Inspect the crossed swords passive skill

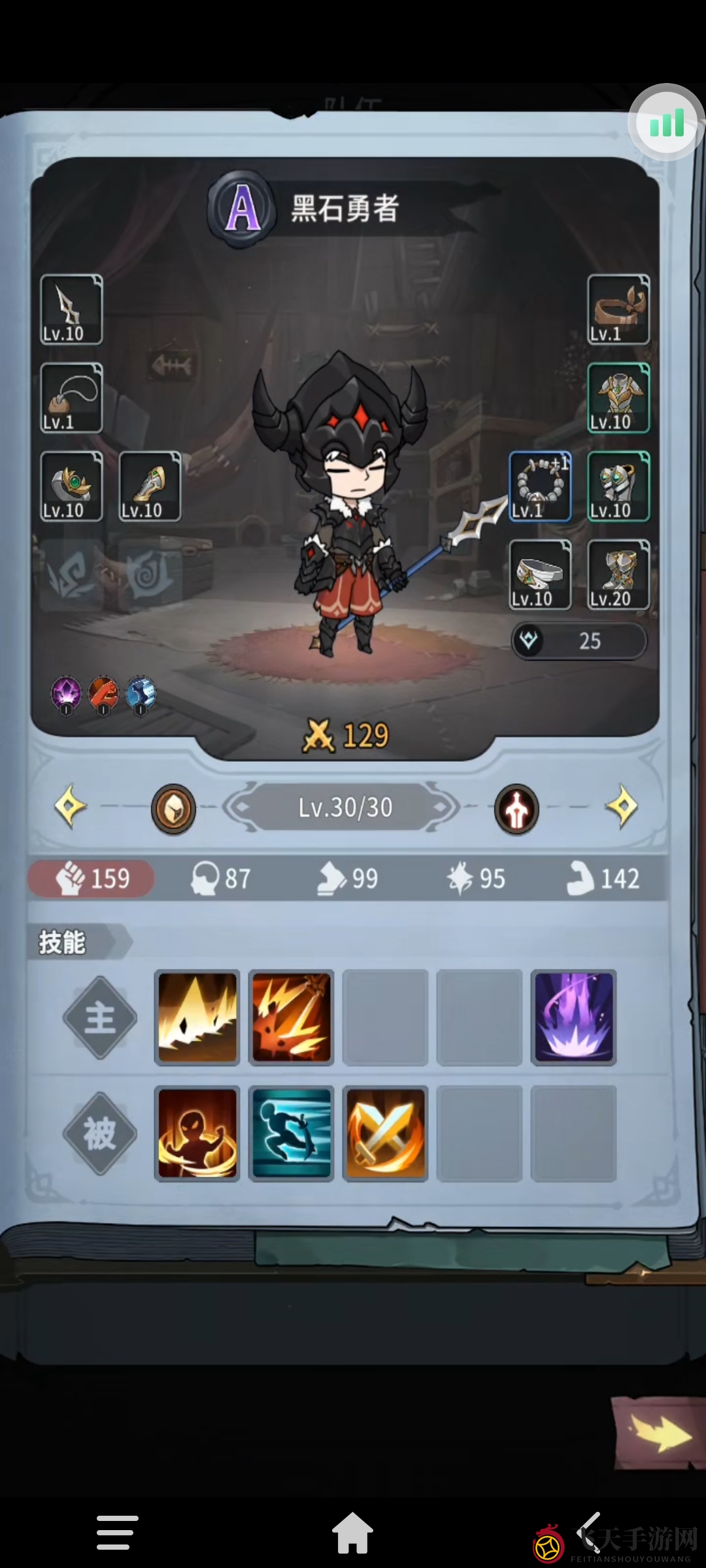pyautogui.click(x=385, y=1134)
